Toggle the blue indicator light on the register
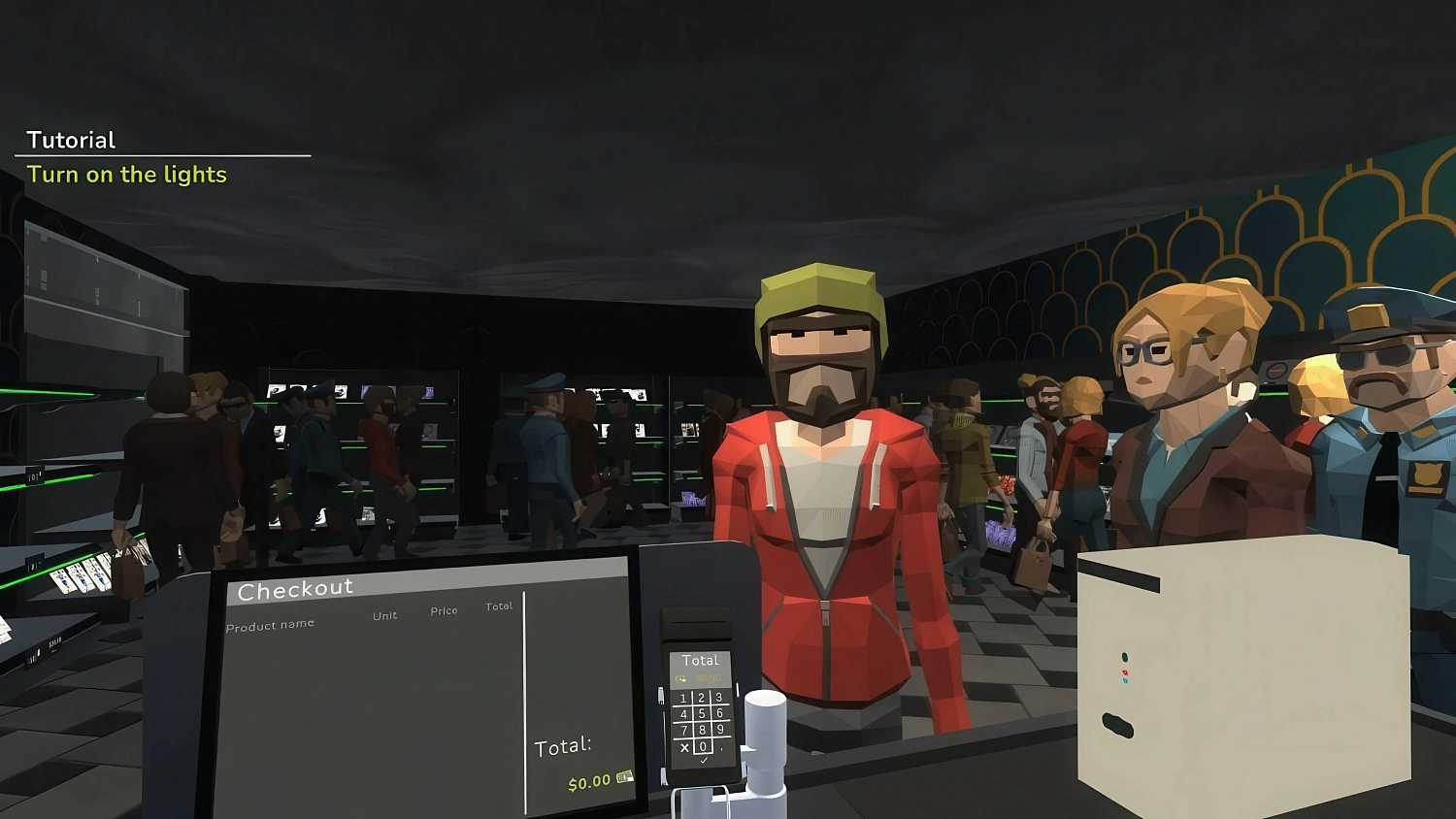Image resolution: width=1456 pixels, height=819 pixels. (x=1125, y=680)
